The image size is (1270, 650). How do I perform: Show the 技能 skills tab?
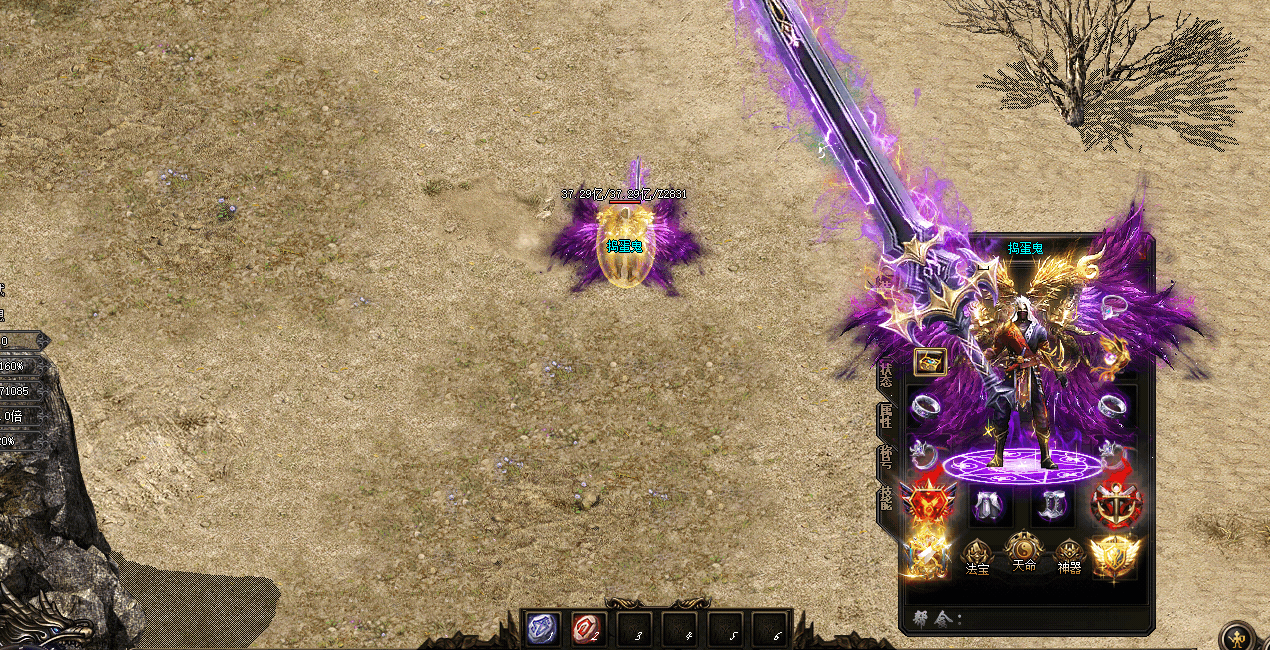click(x=886, y=497)
